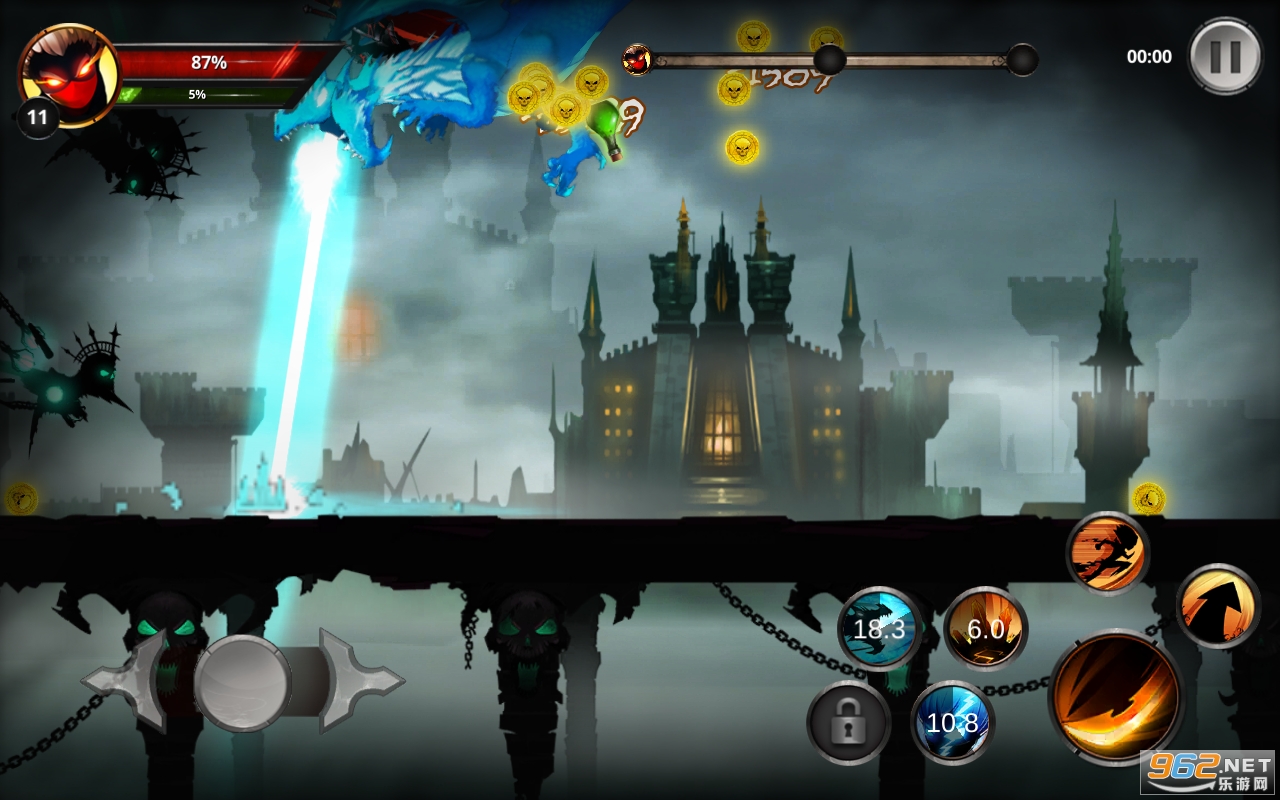This screenshot has height=800, width=1280.
Task: Tap the main slash attack button
Action: click(1116, 697)
